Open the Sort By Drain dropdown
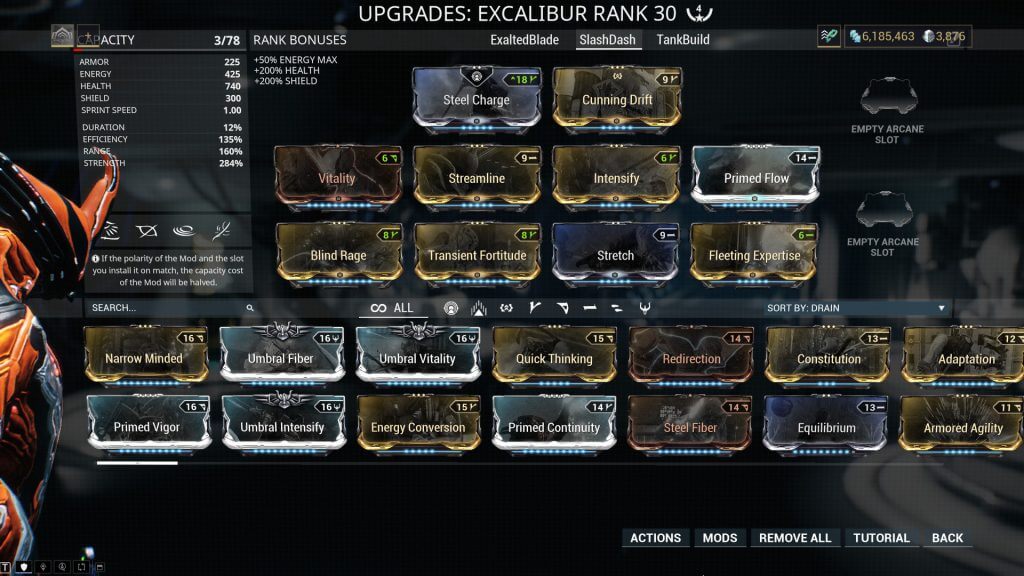The height and width of the screenshot is (576, 1024). click(856, 308)
